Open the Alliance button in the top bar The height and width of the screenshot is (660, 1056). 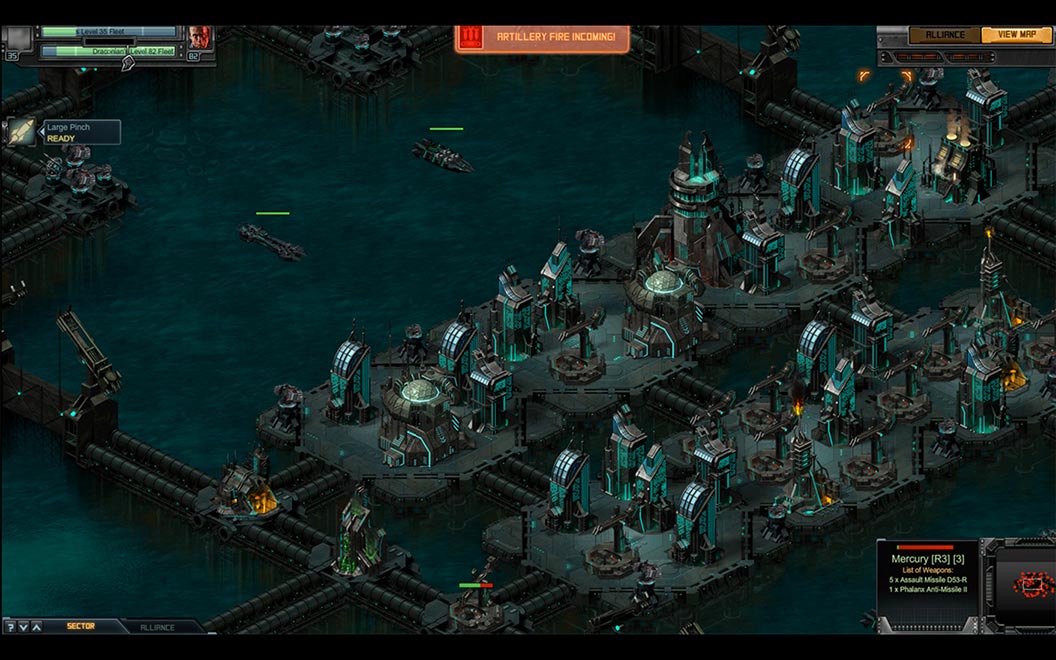pyautogui.click(x=943, y=35)
